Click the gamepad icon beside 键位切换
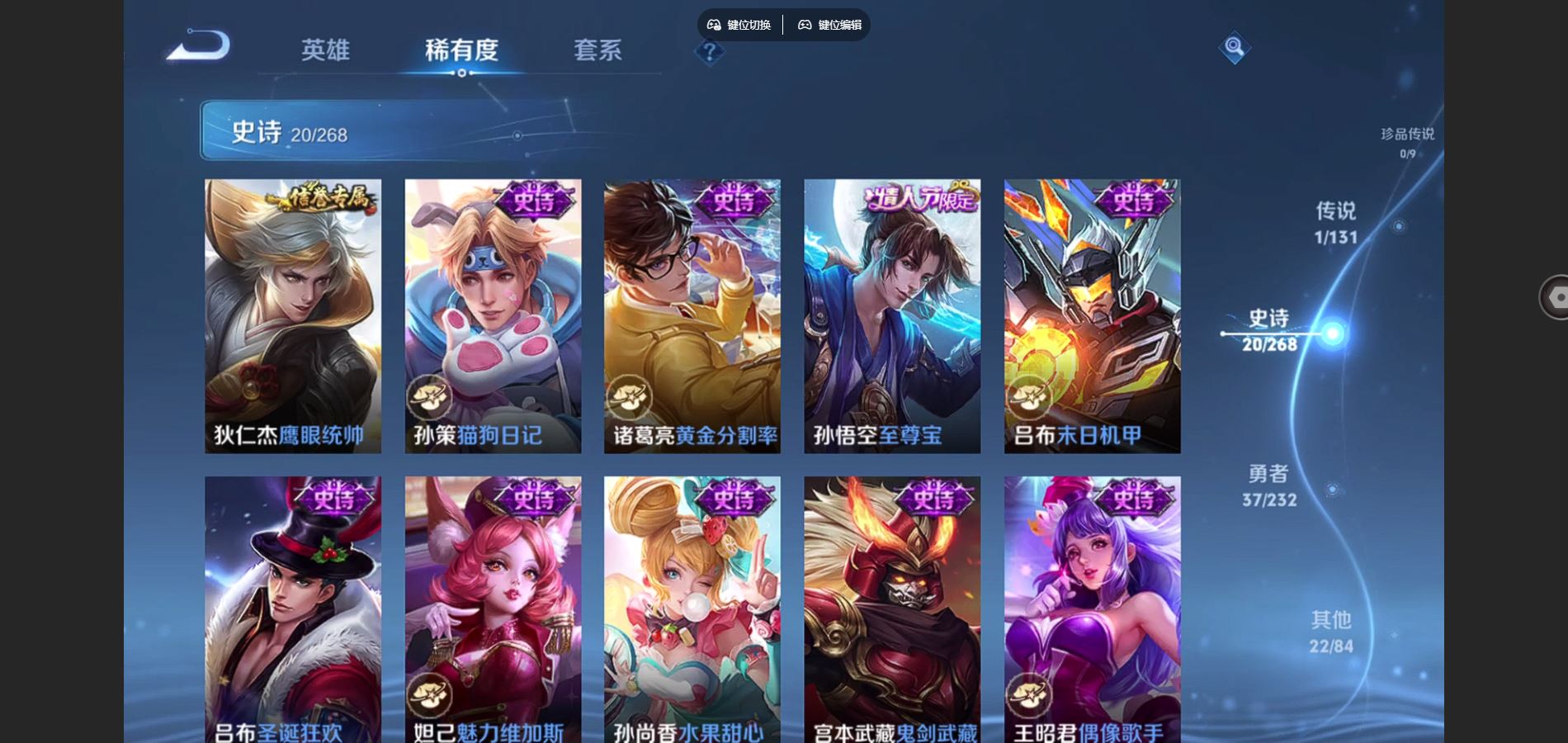This screenshot has height=743, width=1568. [715, 25]
